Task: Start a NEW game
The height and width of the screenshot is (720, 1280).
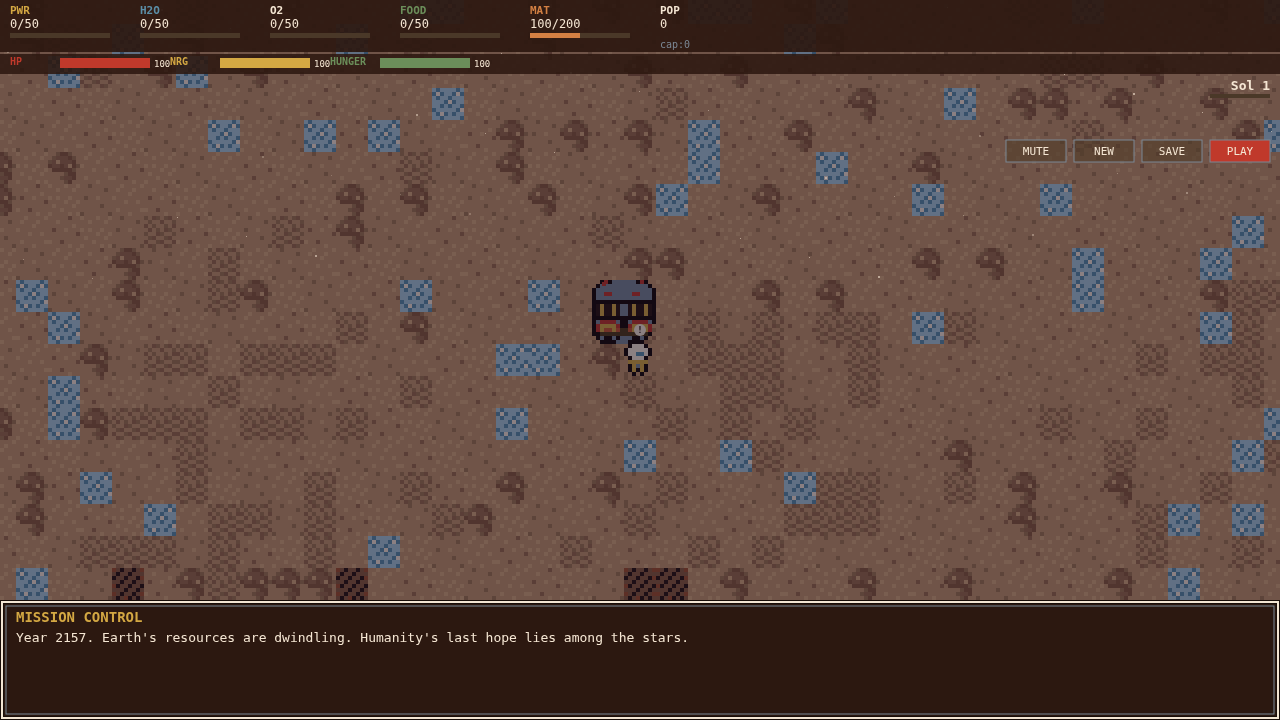Action: [1103, 150]
